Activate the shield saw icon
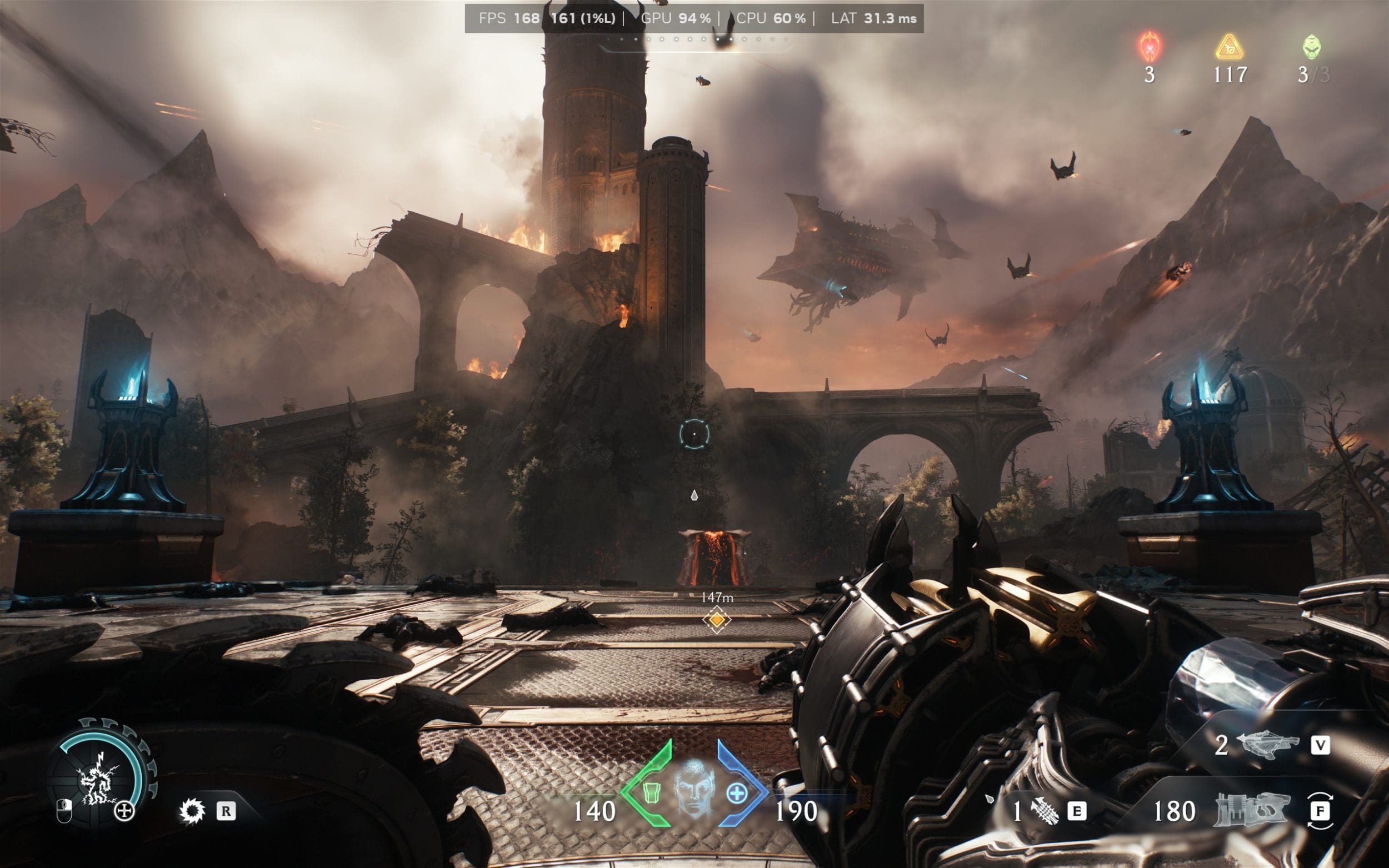 pos(192,811)
